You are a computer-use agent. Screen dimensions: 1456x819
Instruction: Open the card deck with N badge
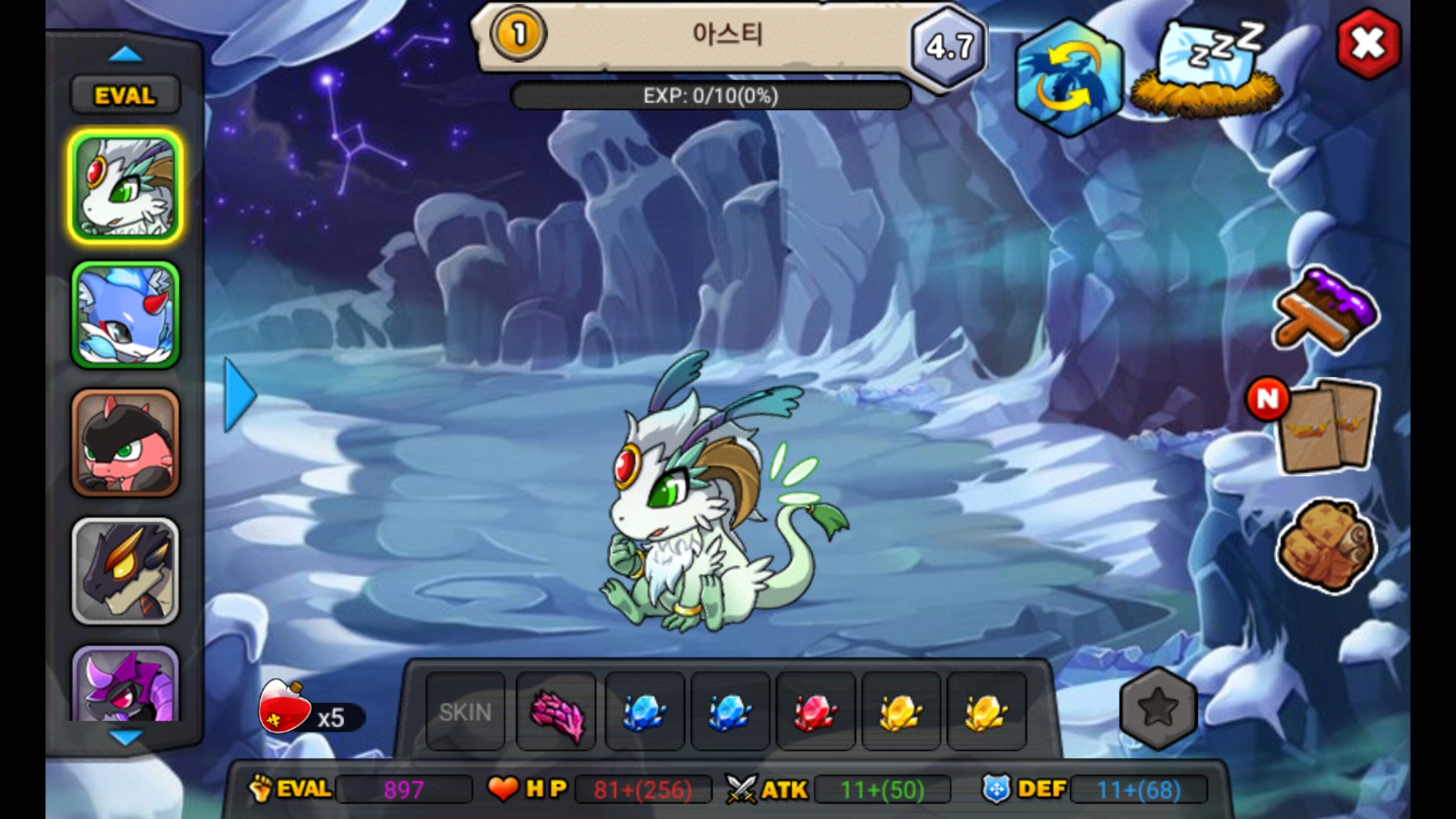pos(1326,426)
